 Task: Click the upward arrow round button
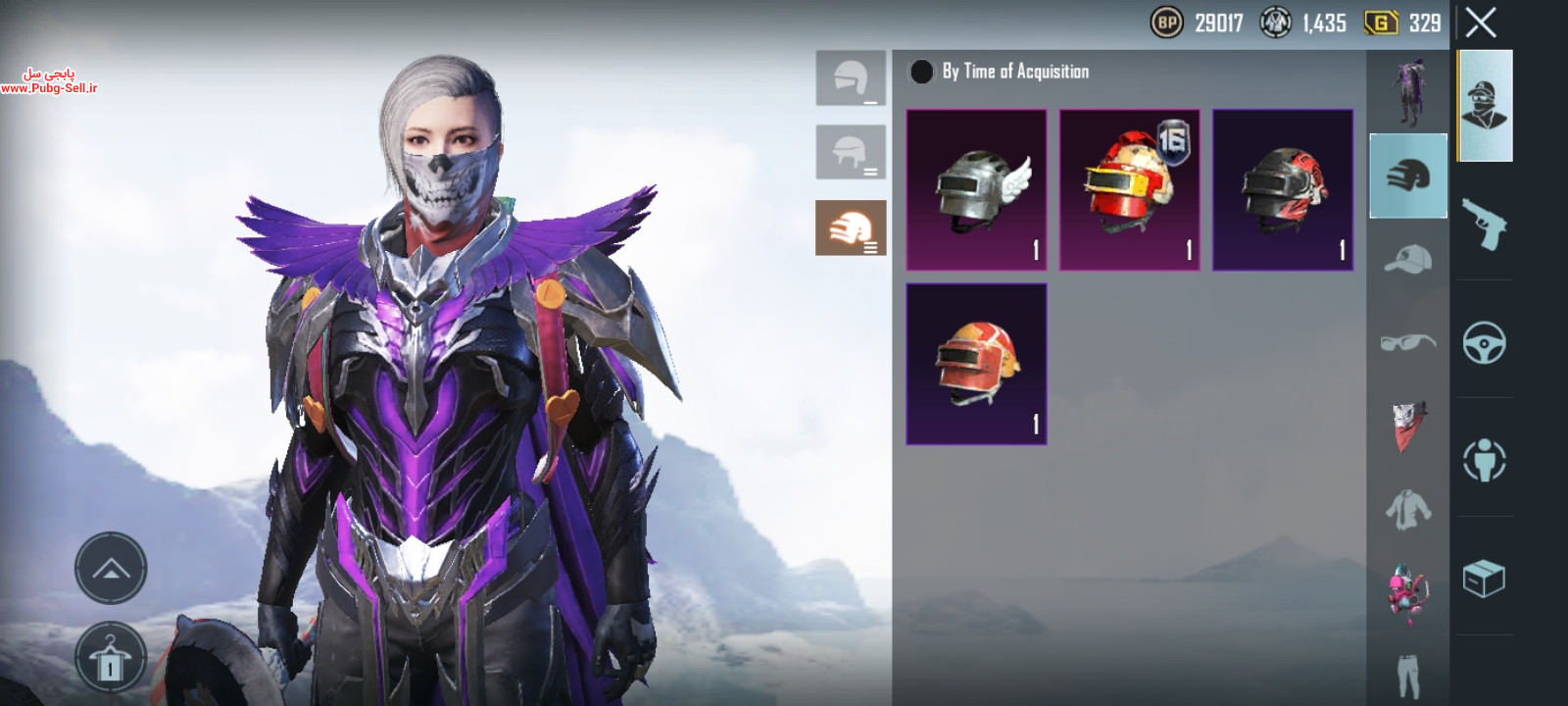point(111,568)
